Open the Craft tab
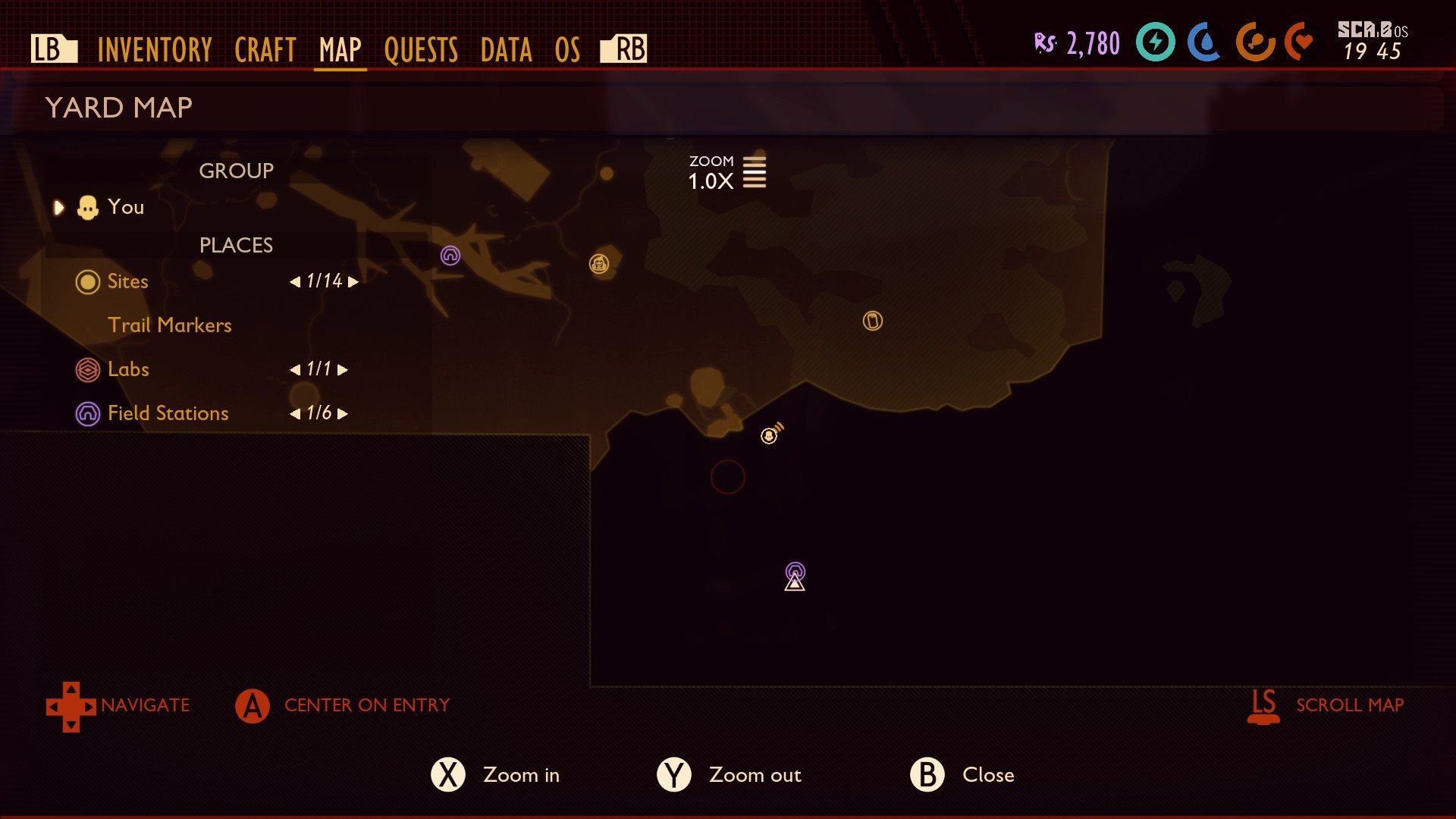 (x=265, y=50)
